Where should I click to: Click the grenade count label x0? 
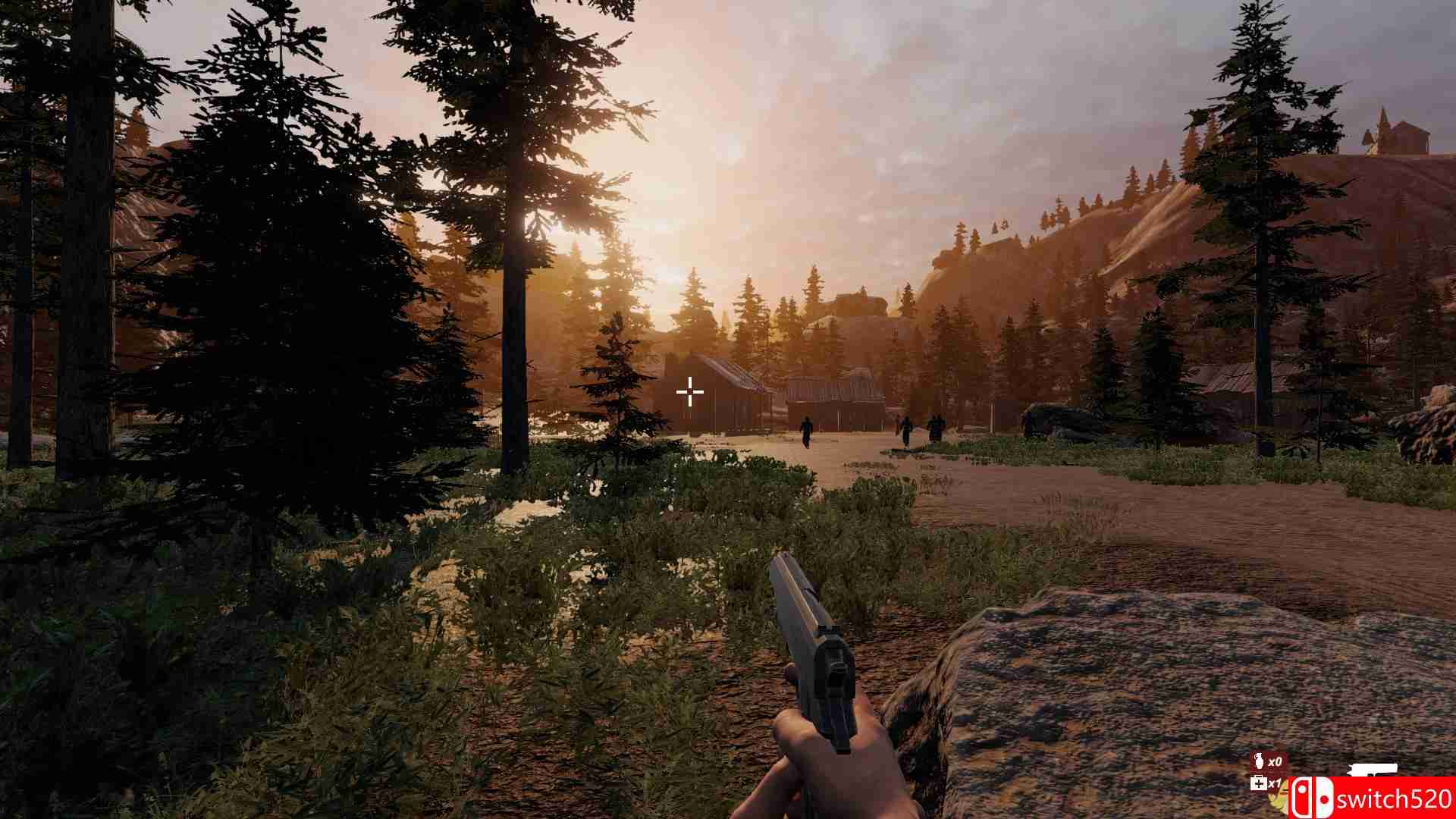pos(1277,761)
